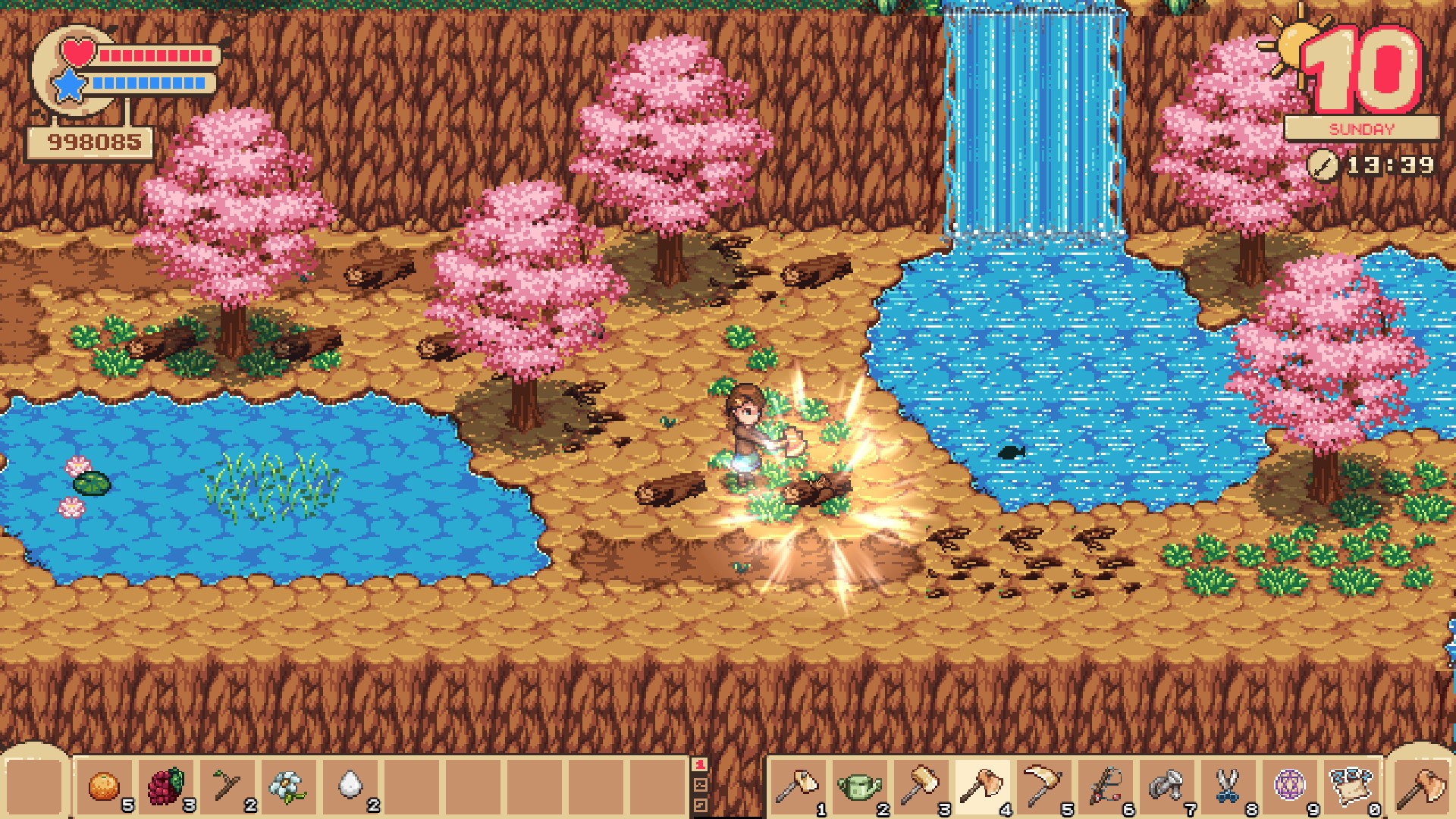
Task: Select the gray milker tool in slot 7
Action: [1165, 787]
